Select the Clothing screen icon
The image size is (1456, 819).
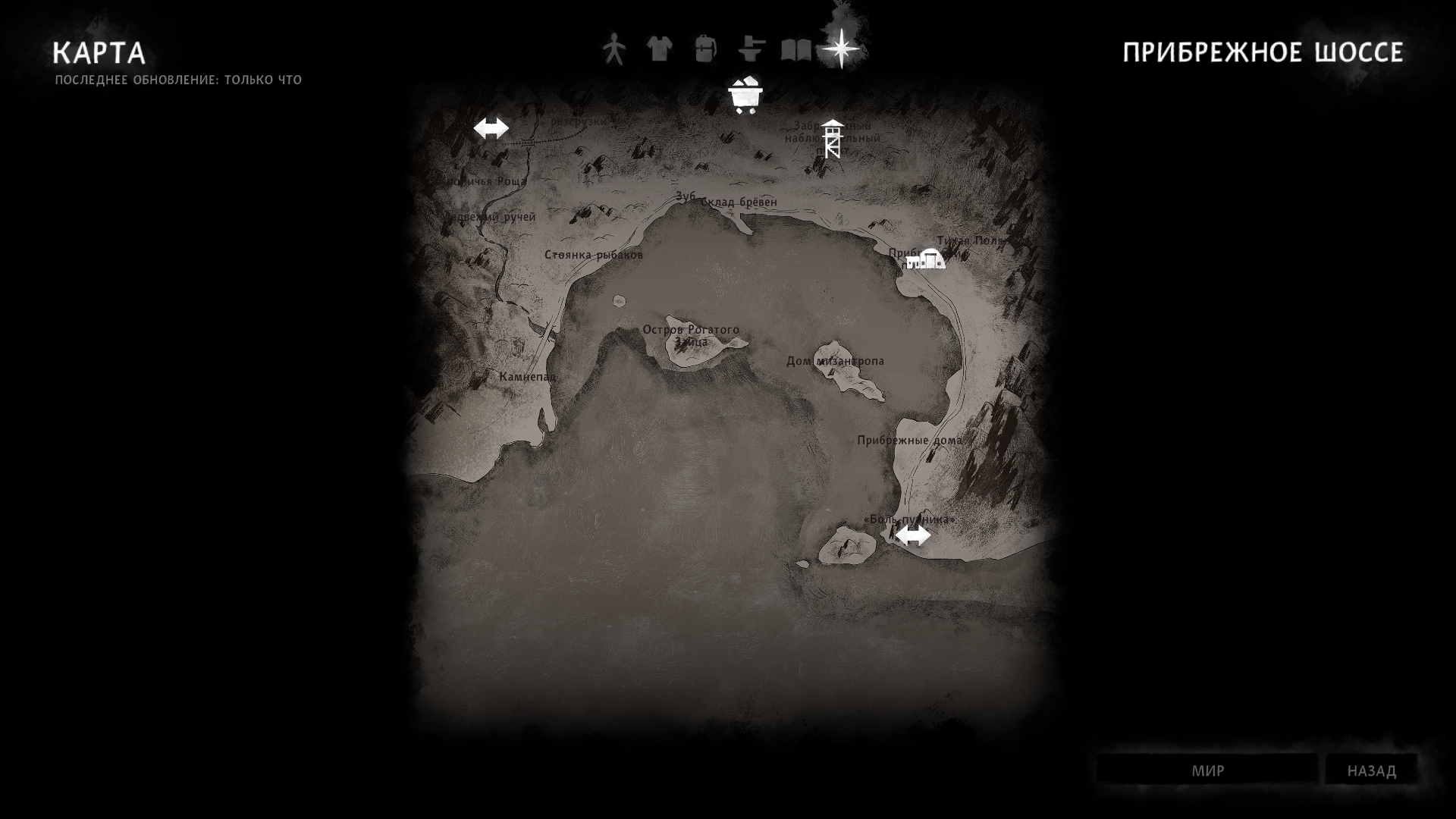659,49
